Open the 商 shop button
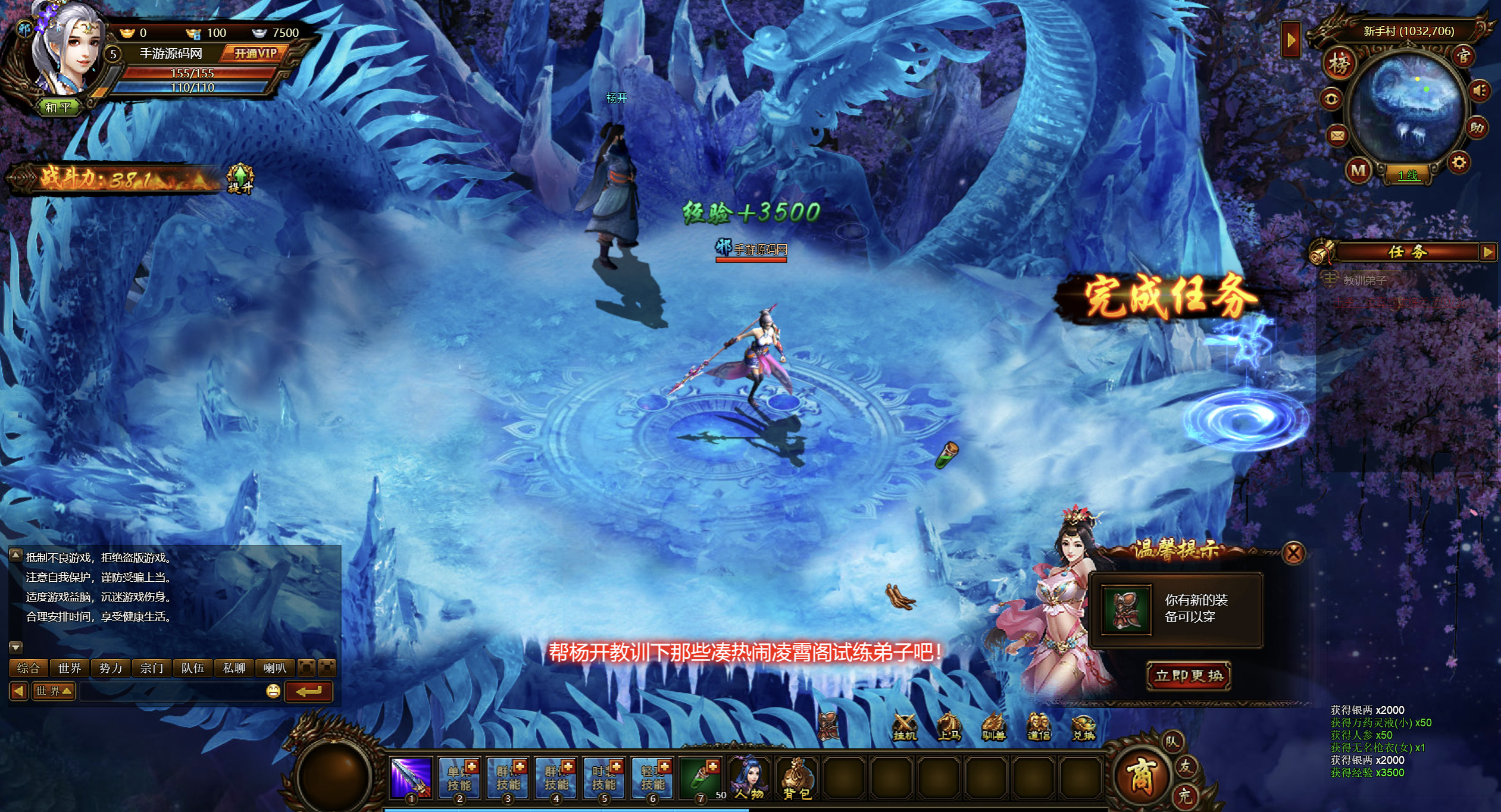This screenshot has width=1501, height=812. click(1140, 776)
